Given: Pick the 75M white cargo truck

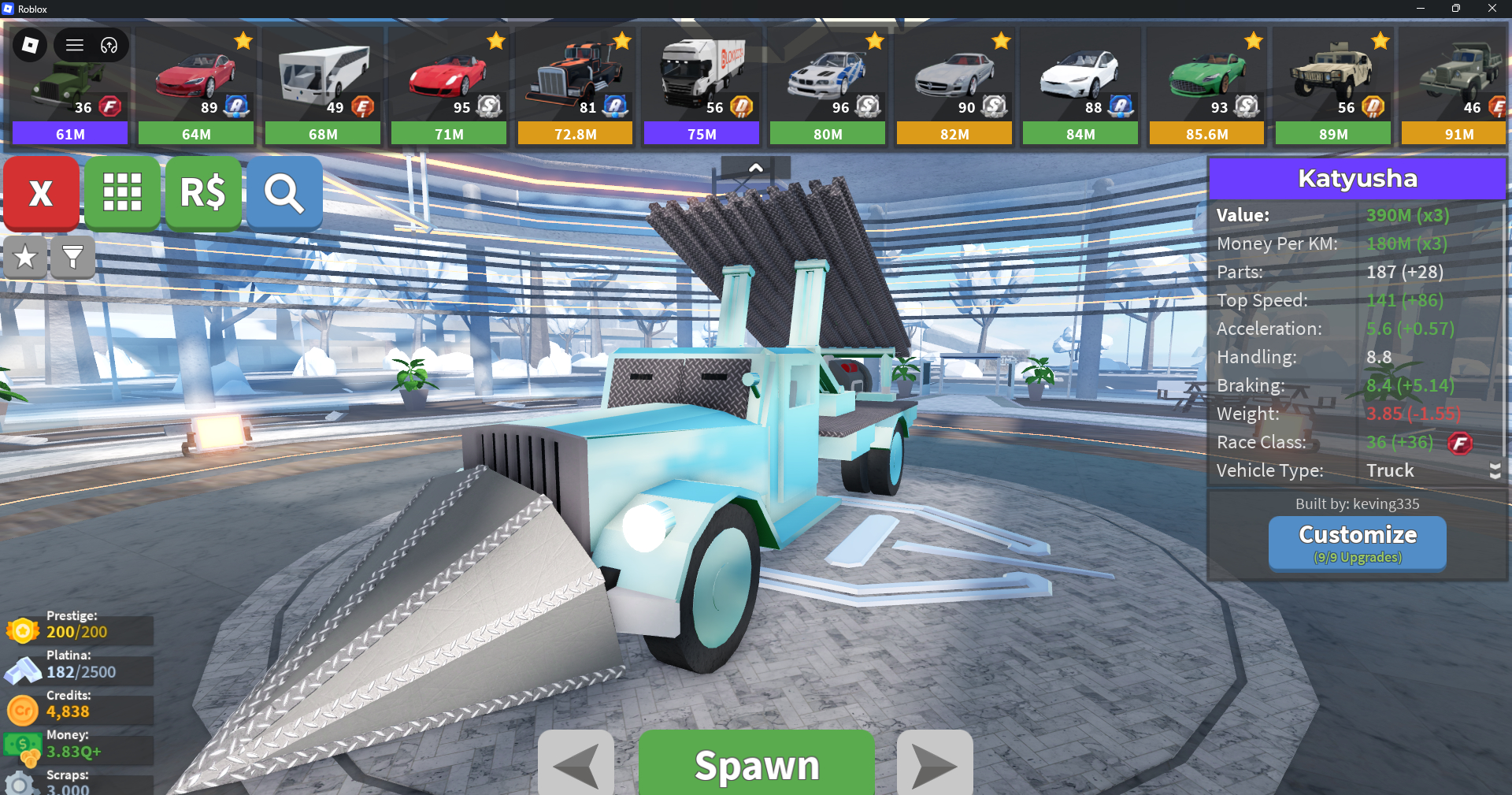Looking at the screenshot, I should (702, 87).
